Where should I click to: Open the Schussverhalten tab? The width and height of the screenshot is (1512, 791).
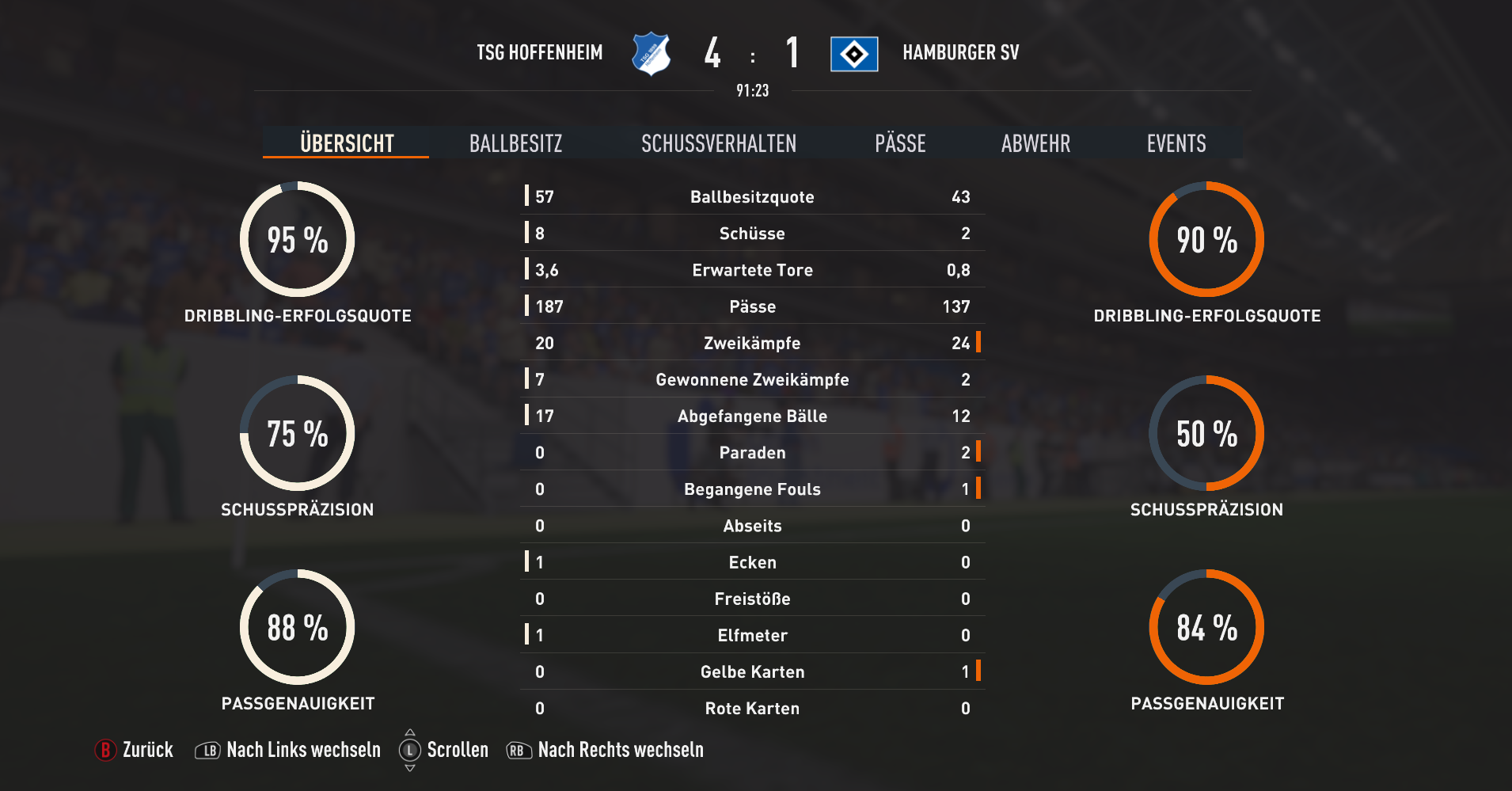(718, 143)
